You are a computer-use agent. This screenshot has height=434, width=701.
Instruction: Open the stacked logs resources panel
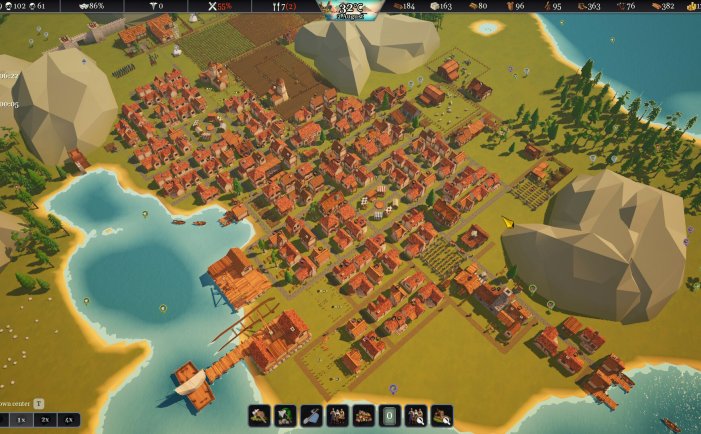363,415
